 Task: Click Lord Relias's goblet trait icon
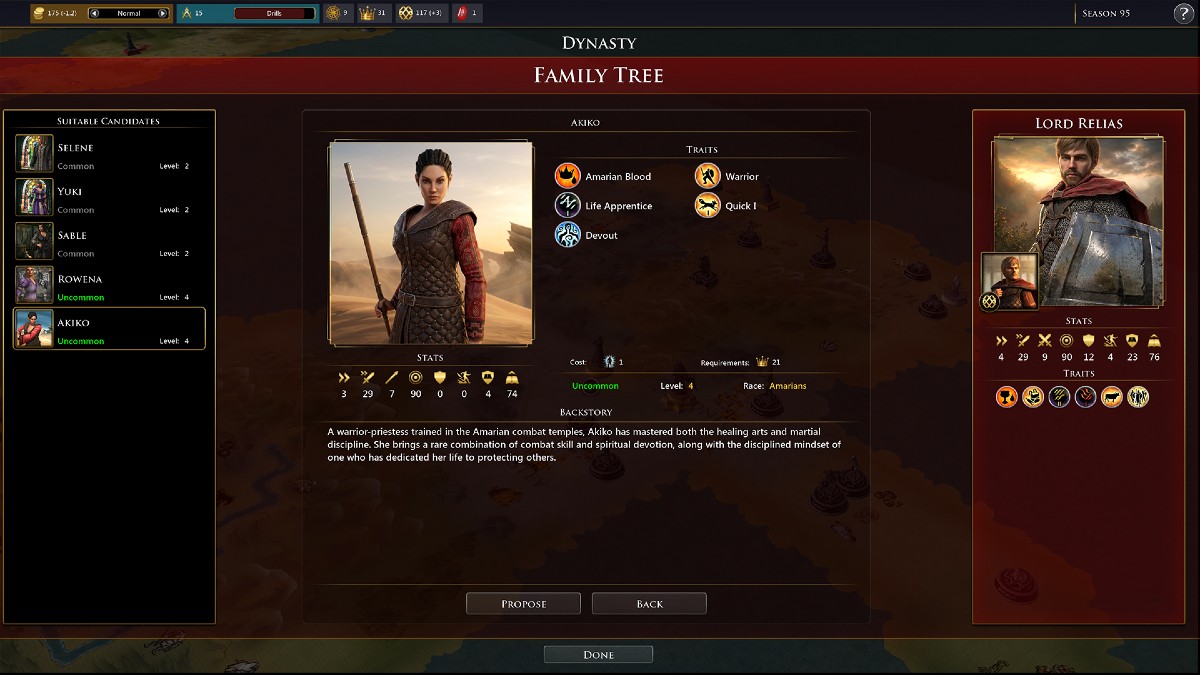(x=1007, y=397)
